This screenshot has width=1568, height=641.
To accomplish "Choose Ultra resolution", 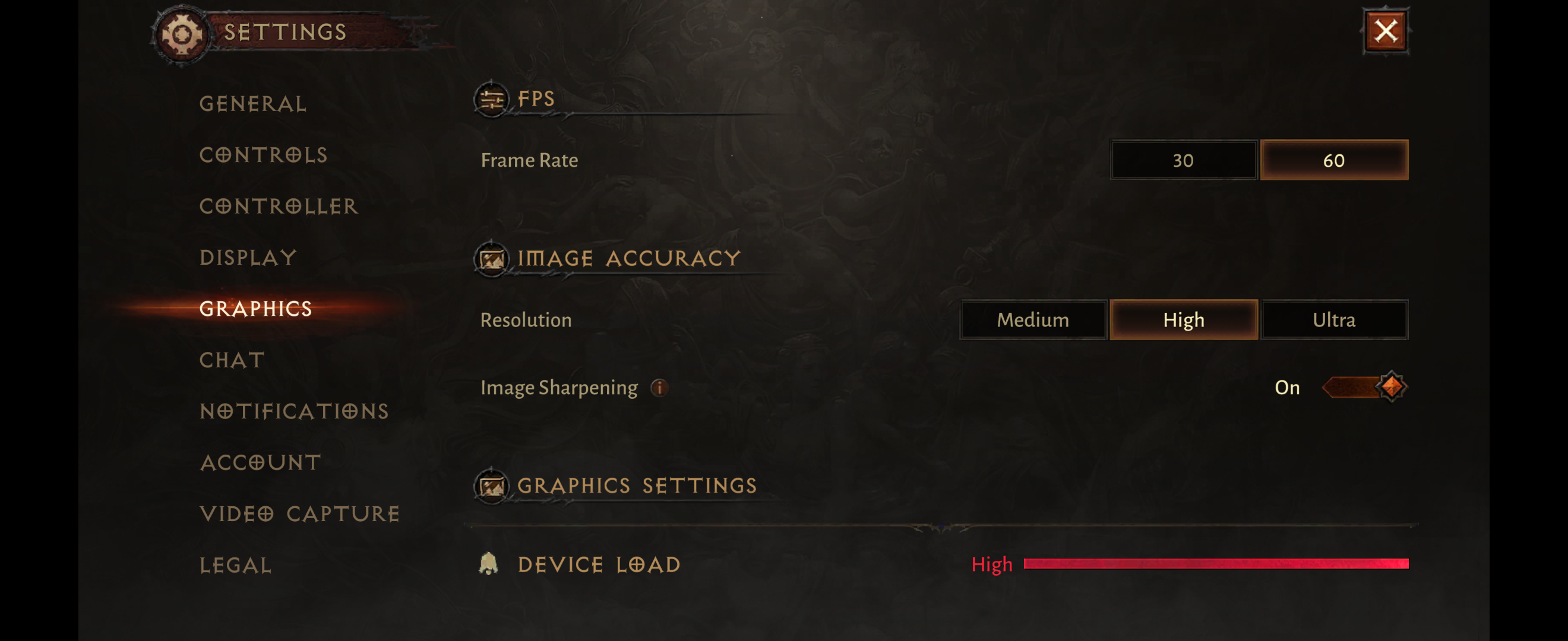I will click(1333, 320).
